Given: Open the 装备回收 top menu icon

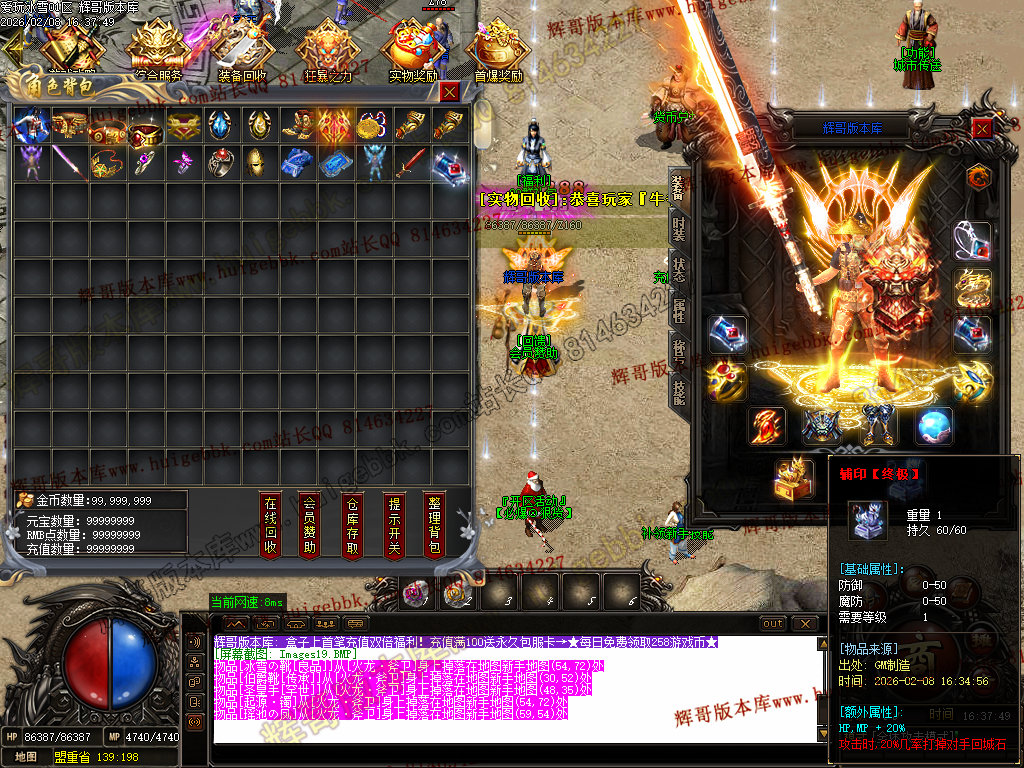Looking at the screenshot, I should 242,52.
